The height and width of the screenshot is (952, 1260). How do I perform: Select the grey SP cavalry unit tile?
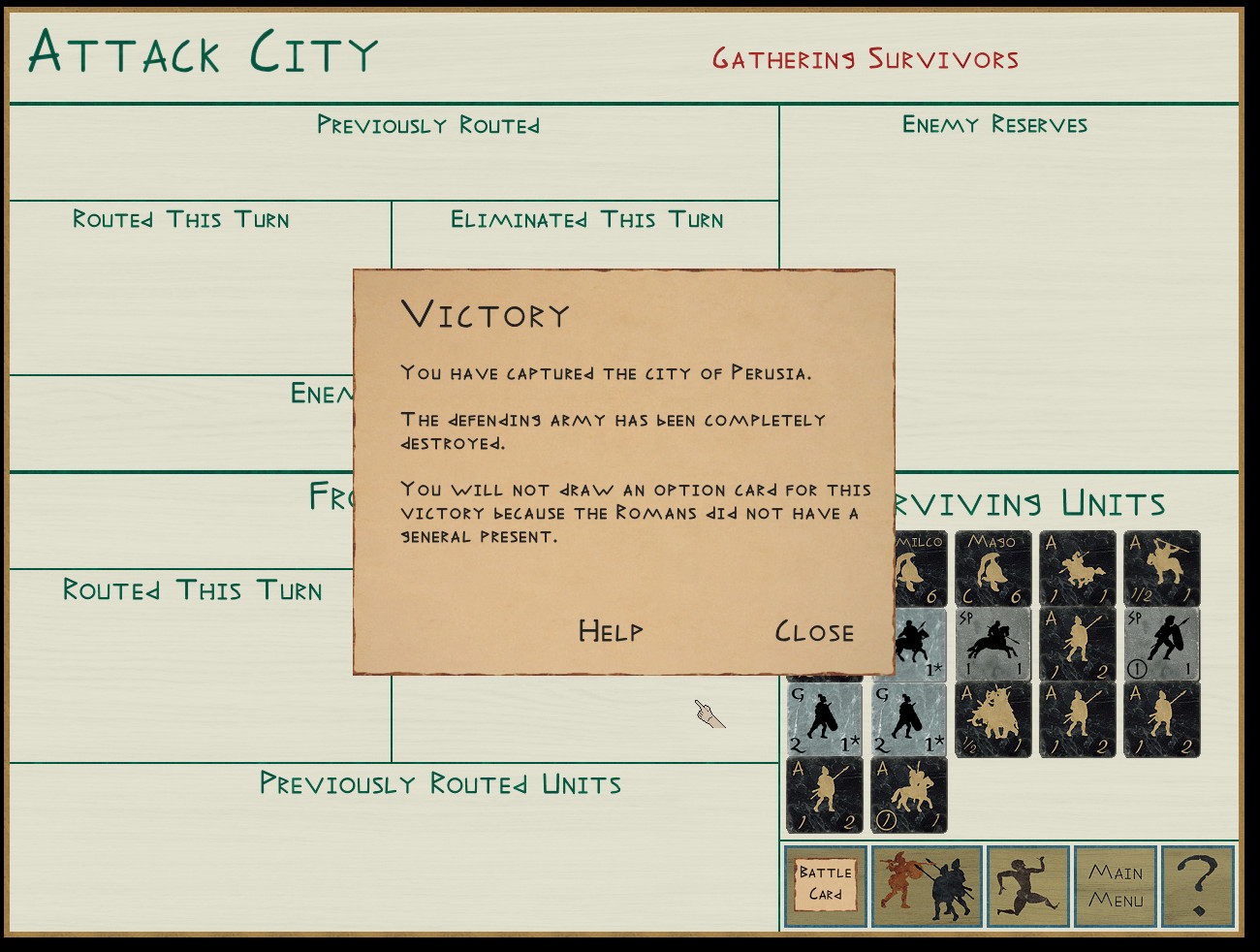993,645
